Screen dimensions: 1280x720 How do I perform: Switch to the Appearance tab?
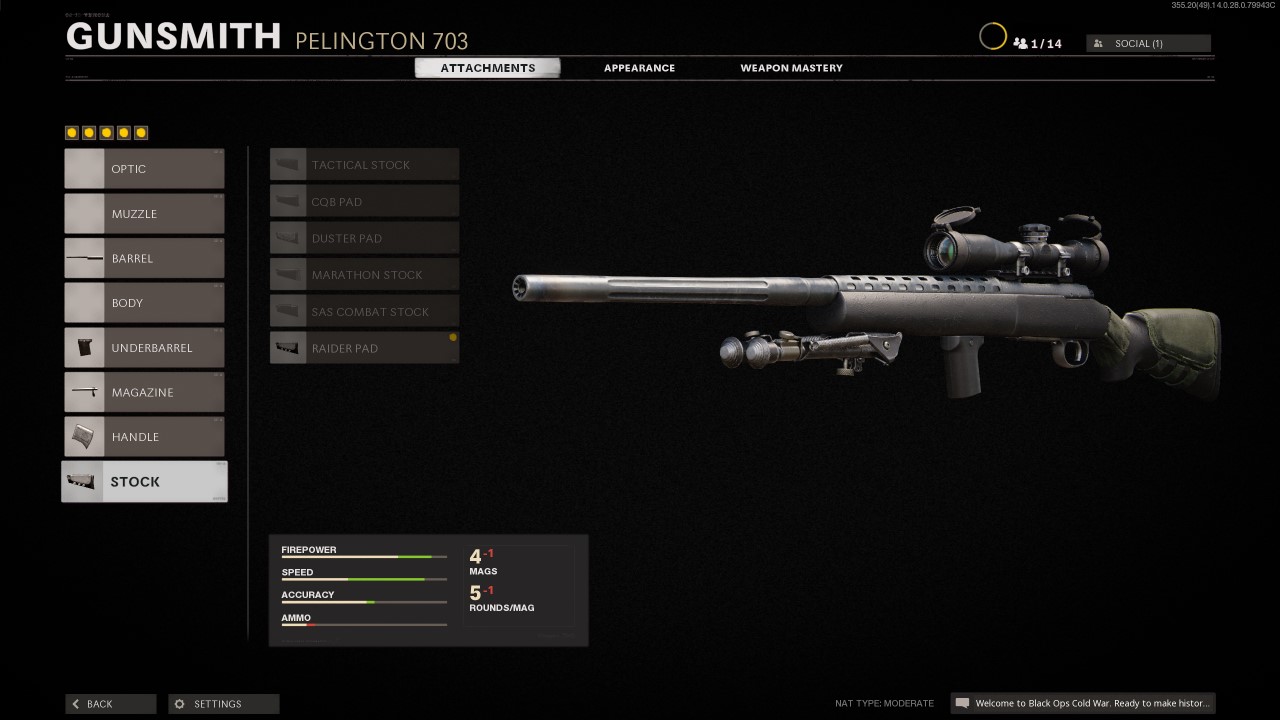pyautogui.click(x=639, y=67)
